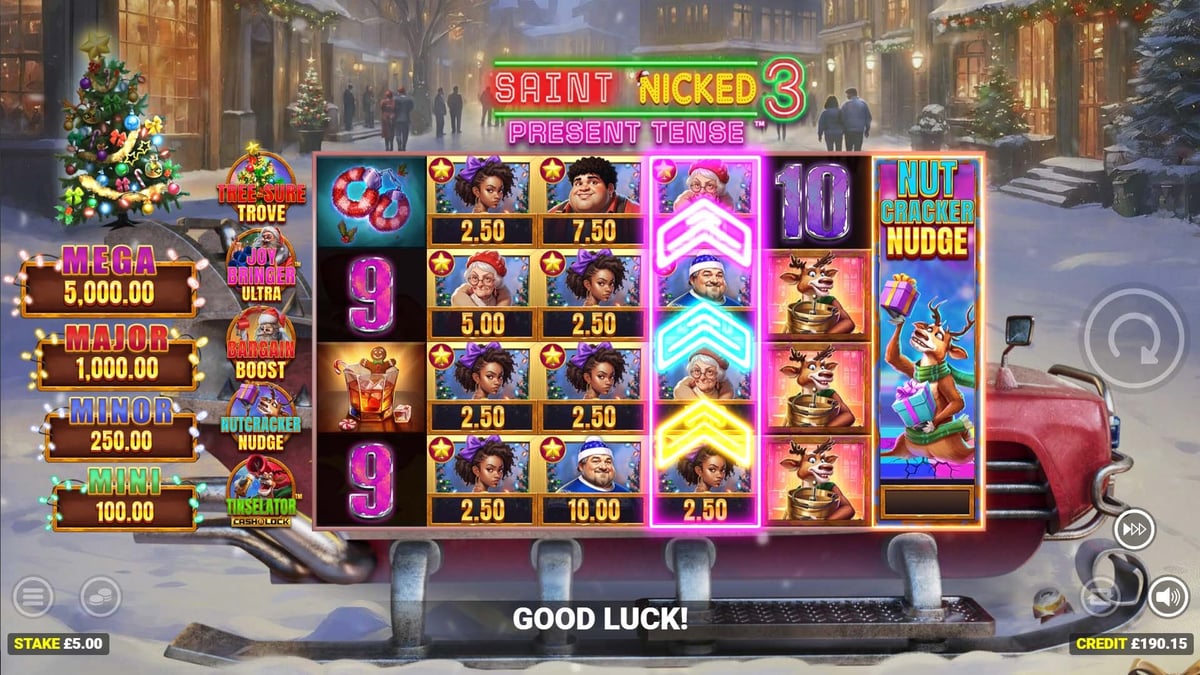This screenshot has height=675, width=1200.
Task: Mute the sound using the speaker icon
Action: coord(1167,597)
